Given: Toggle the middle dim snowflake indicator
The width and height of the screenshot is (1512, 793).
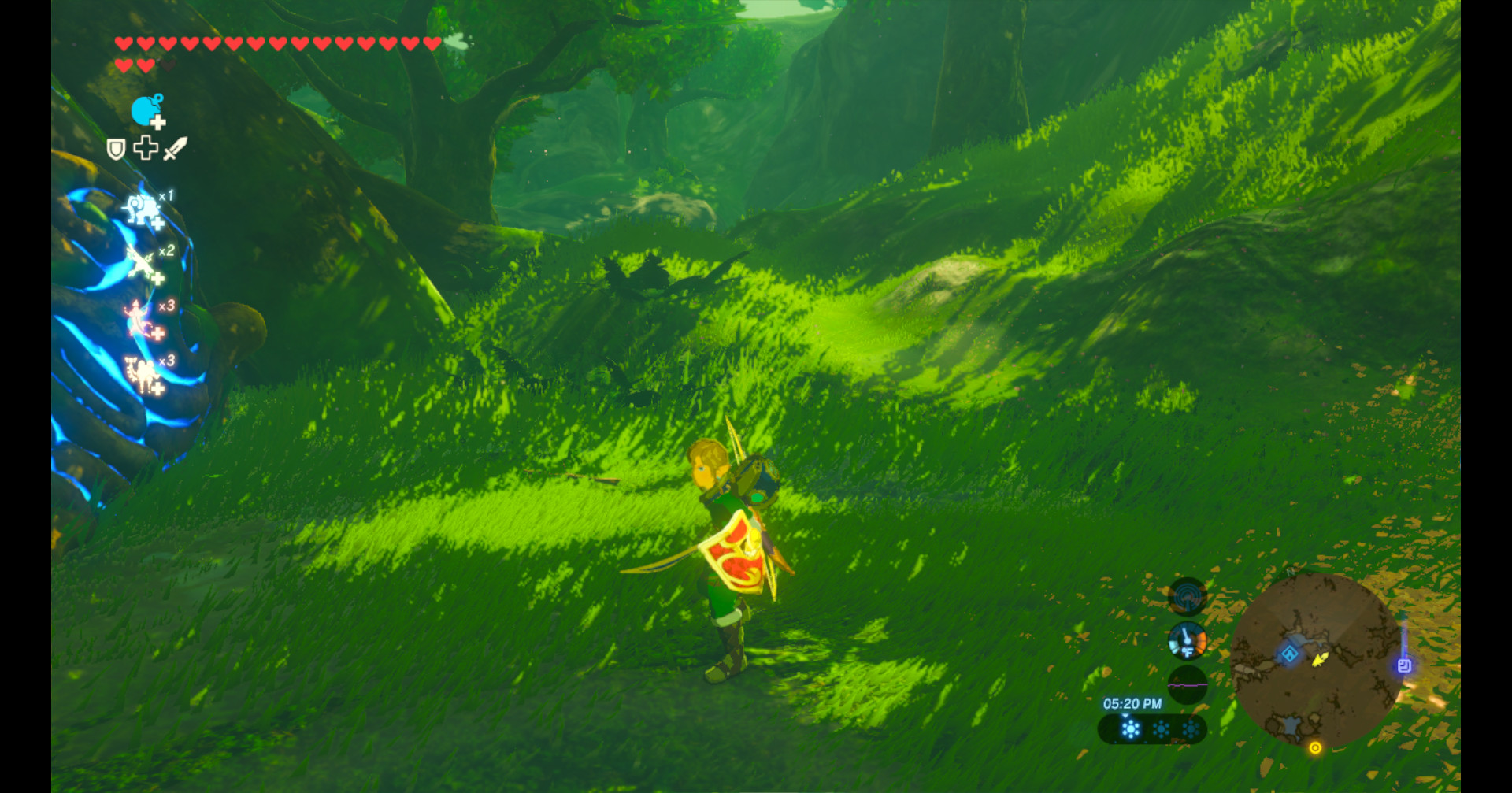Looking at the screenshot, I should click(x=1160, y=728).
